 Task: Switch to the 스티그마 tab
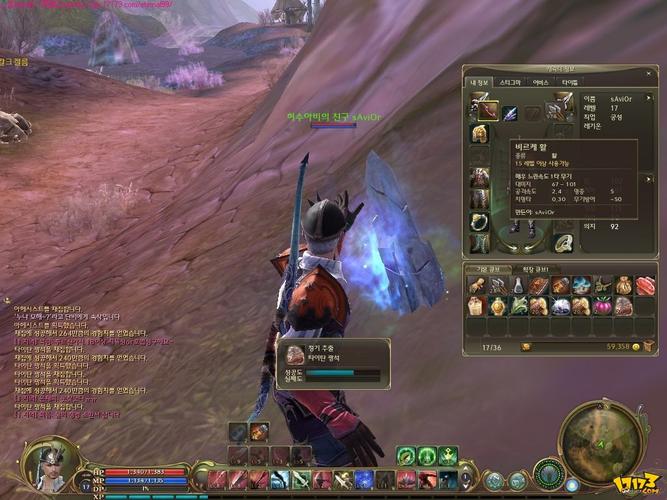[x=510, y=81]
